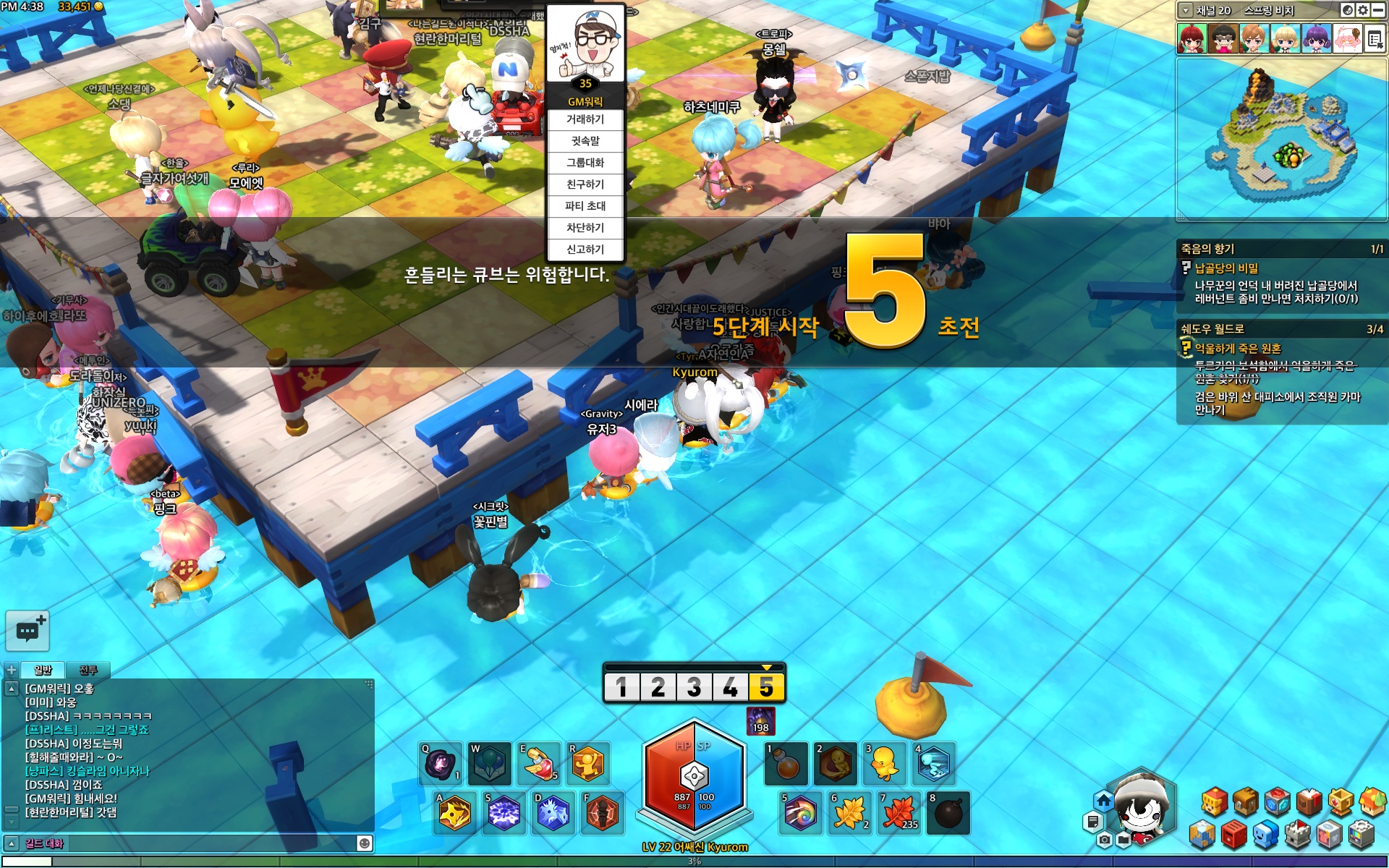1389x868 pixels.
Task: Use the black bomb item in slot 8
Action: [x=948, y=813]
